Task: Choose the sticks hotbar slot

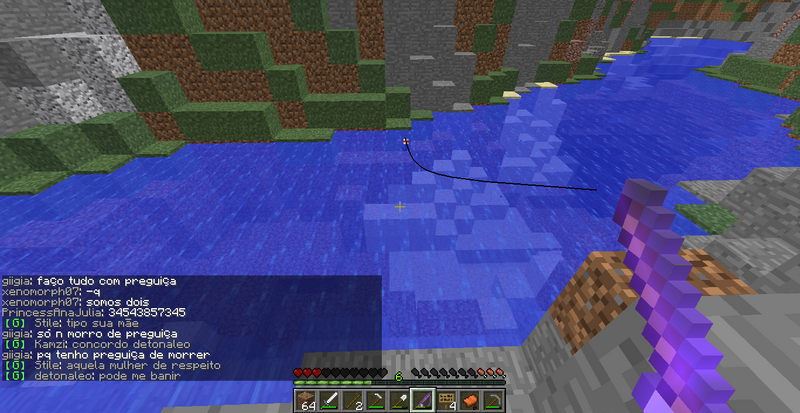Action: (351, 400)
